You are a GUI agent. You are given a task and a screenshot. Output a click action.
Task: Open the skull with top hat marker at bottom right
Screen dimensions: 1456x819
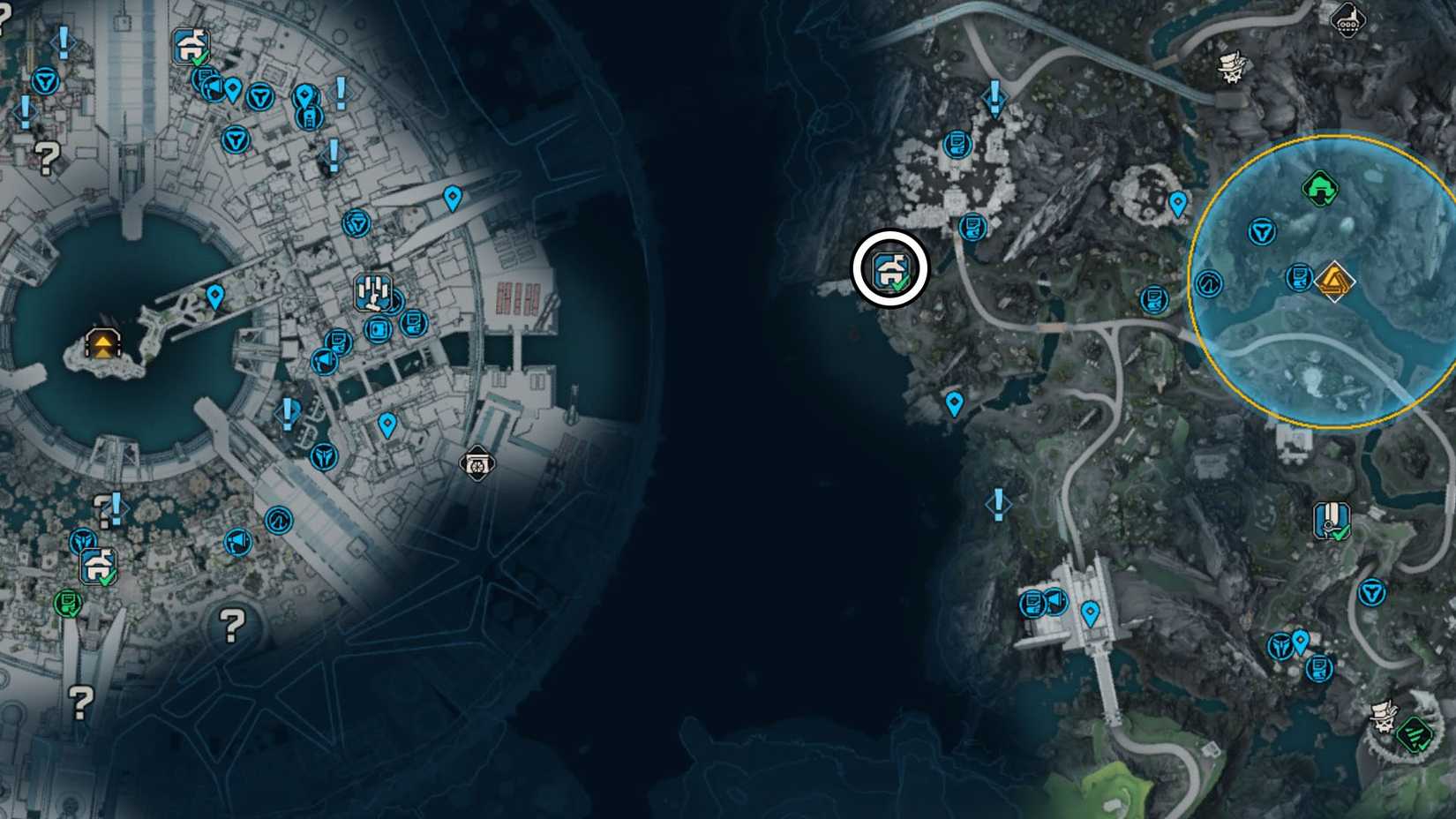[x=1382, y=713]
